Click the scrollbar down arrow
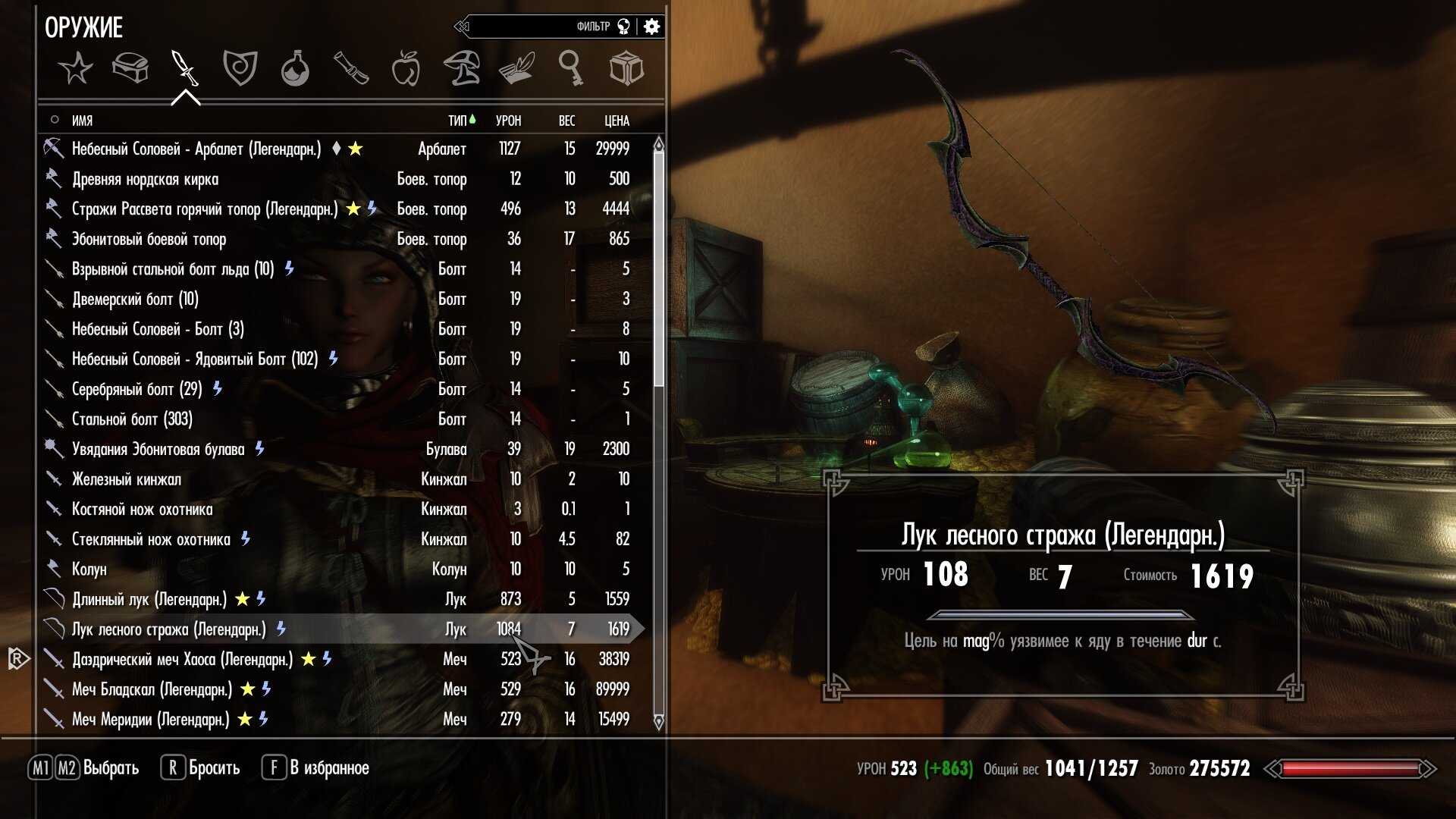Viewport: 1456px width, 819px height. pos(658,721)
